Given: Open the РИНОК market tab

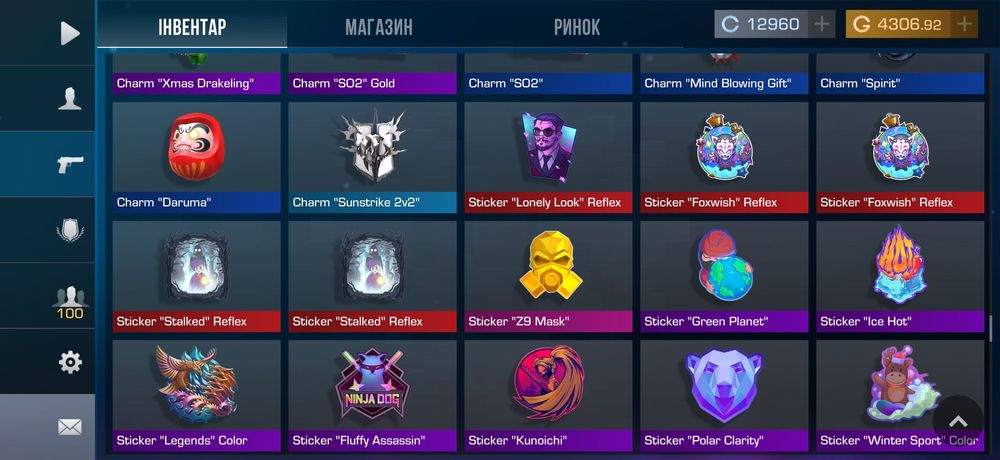Looking at the screenshot, I should click(577, 27).
